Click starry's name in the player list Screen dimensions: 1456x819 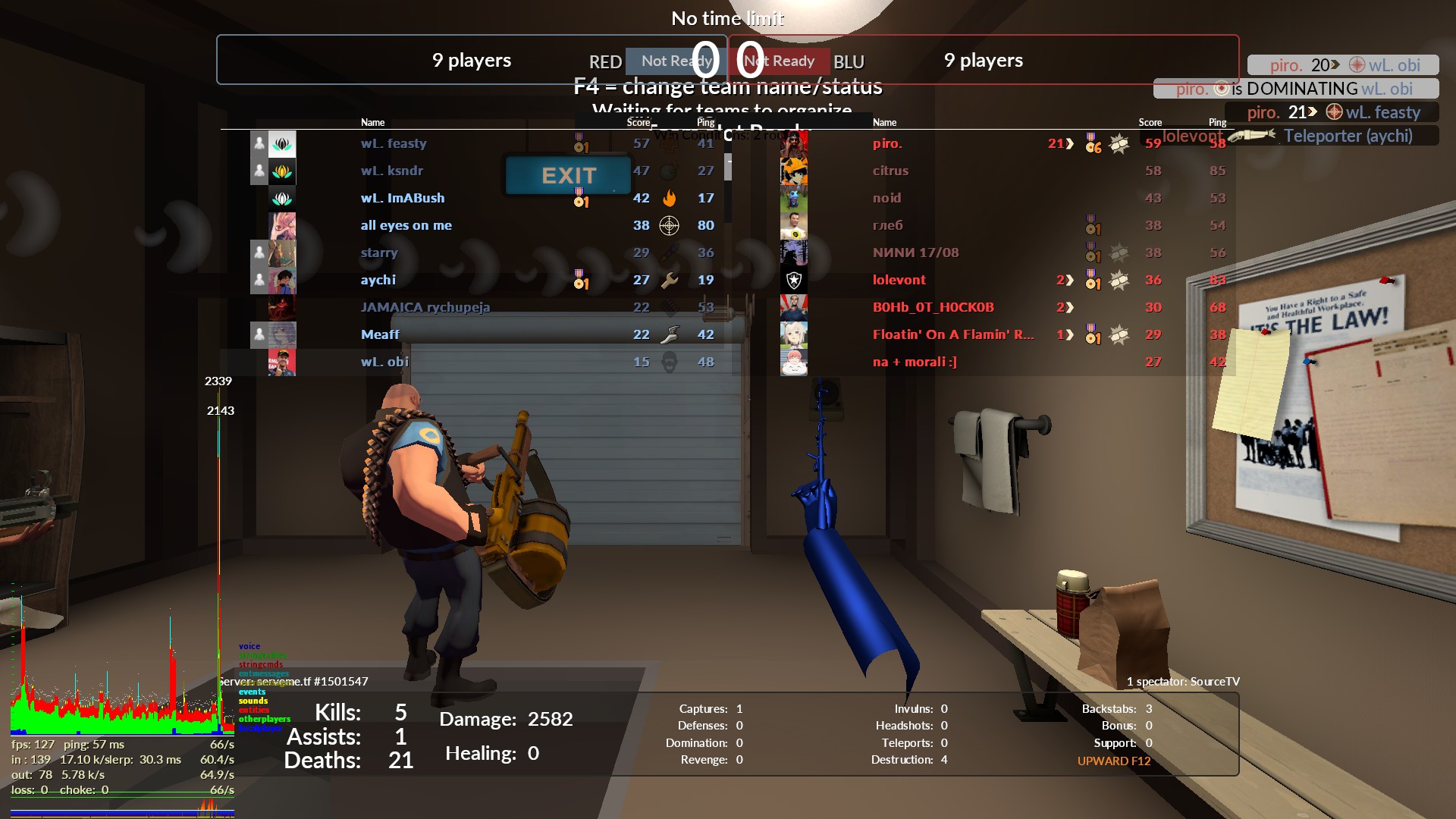[379, 253]
